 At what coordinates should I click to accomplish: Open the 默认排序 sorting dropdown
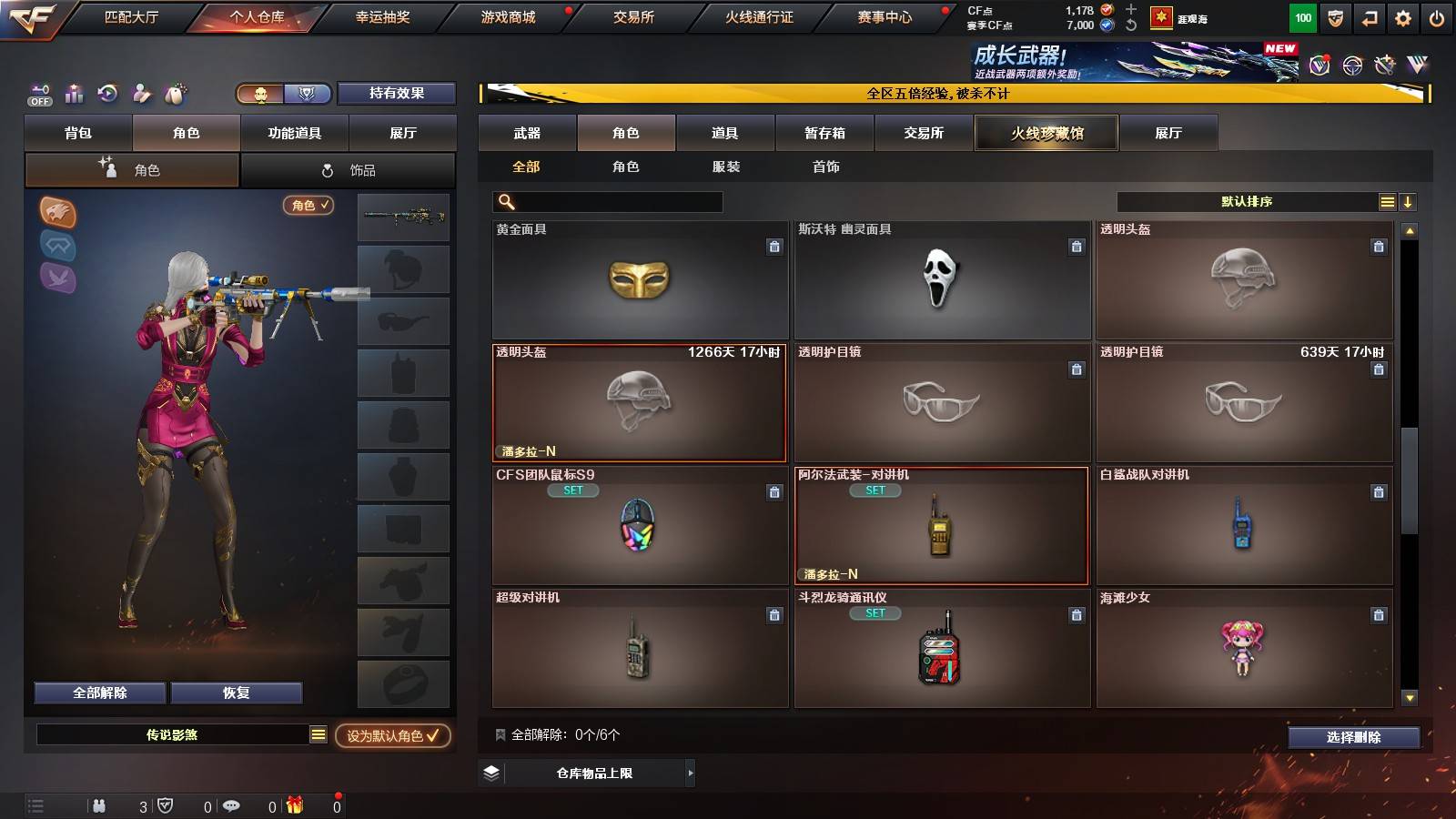pyautogui.click(x=1247, y=201)
